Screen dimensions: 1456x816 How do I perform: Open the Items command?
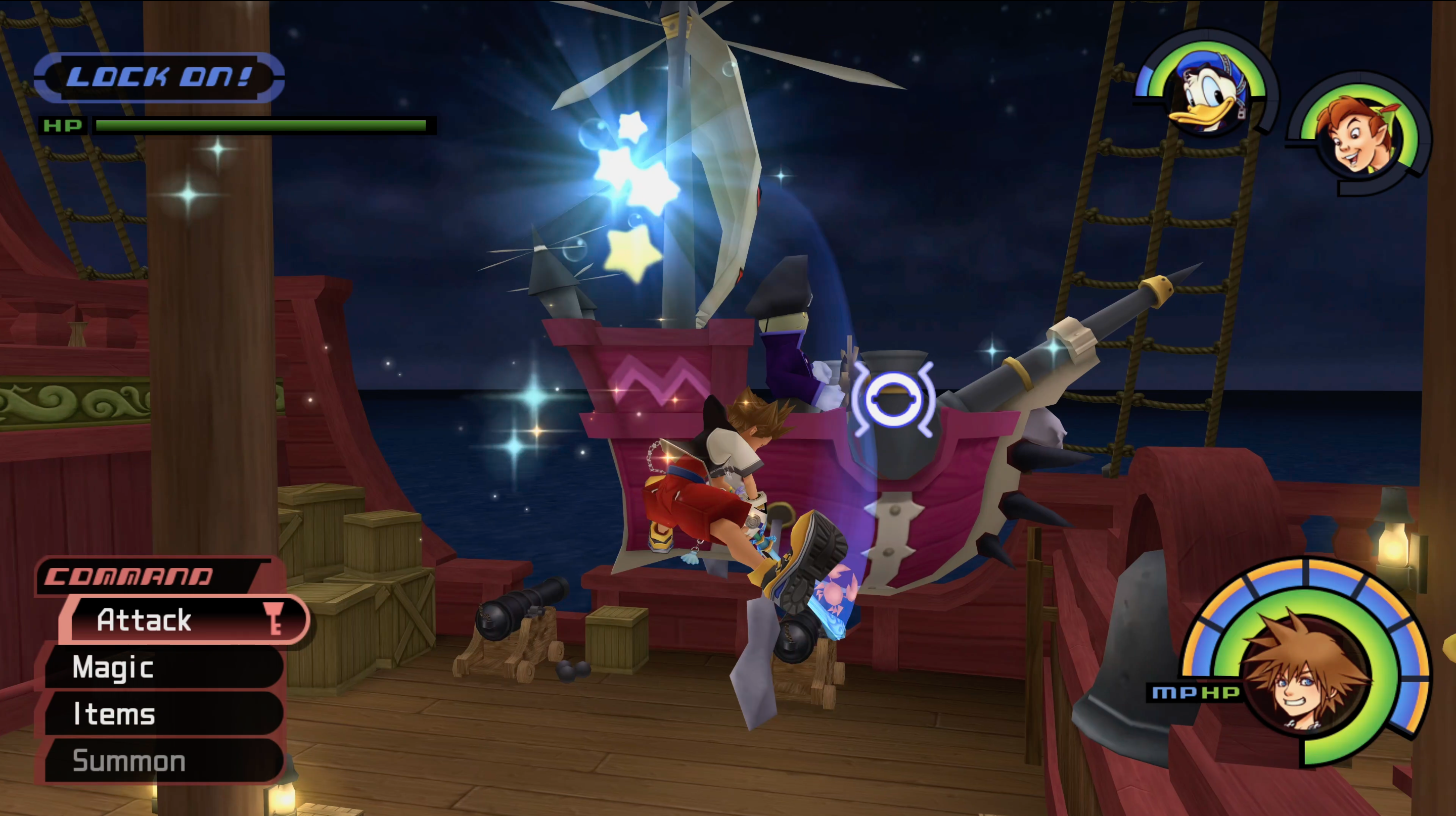coord(164,714)
